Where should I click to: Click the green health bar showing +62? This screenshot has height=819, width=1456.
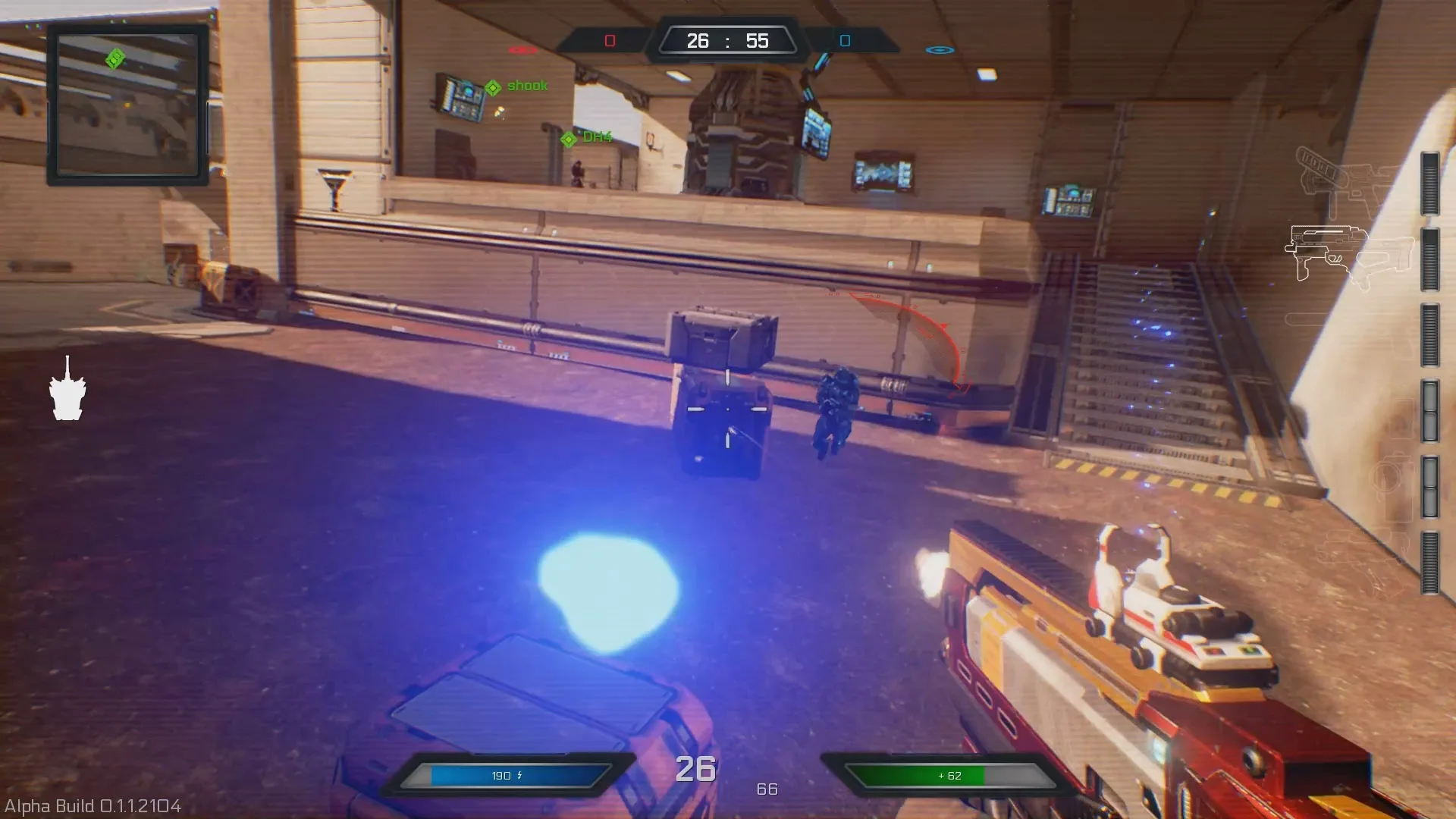pyautogui.click(x=952, y=776)
